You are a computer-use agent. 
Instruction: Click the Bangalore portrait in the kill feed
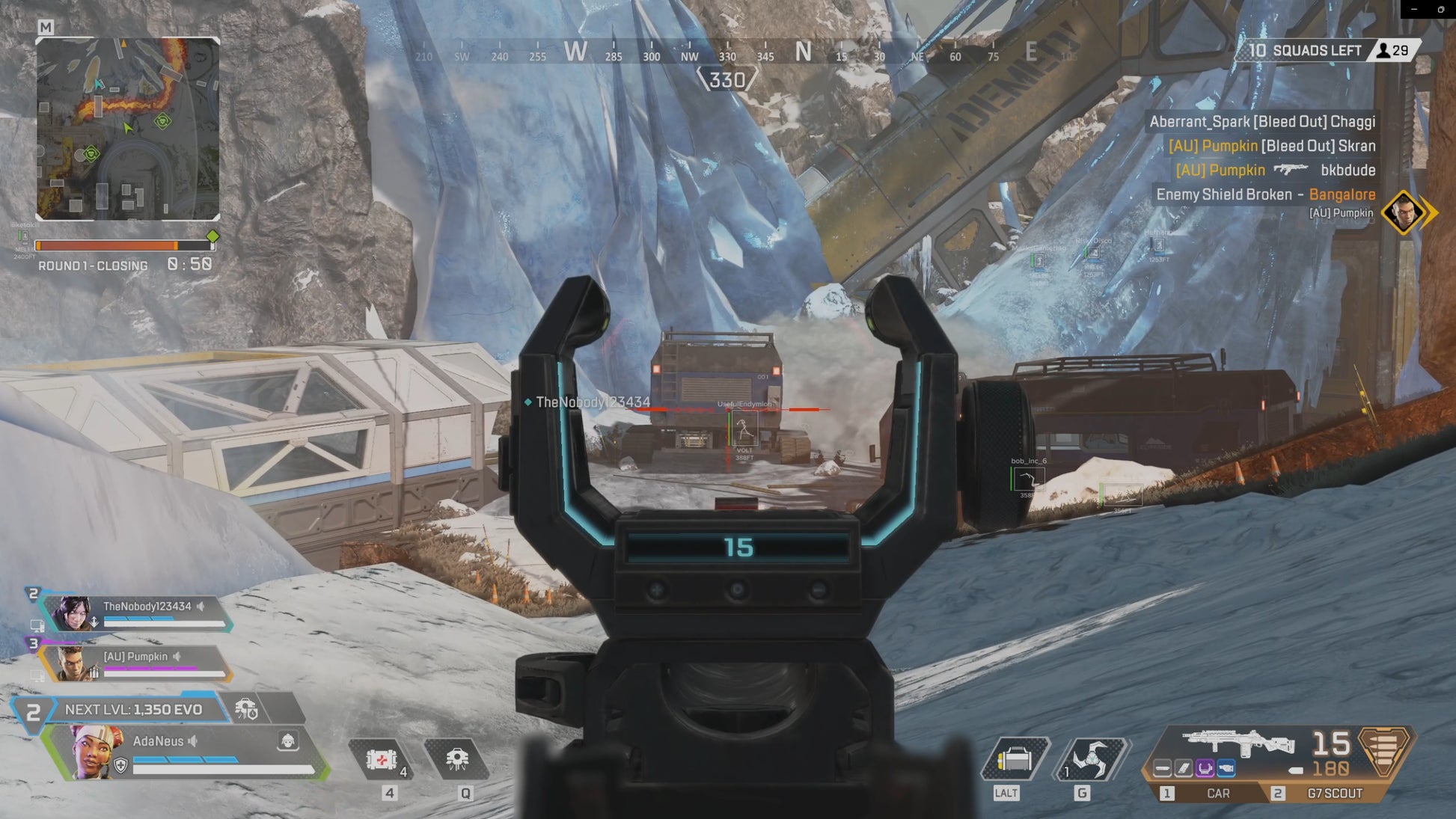[1403, 212]
